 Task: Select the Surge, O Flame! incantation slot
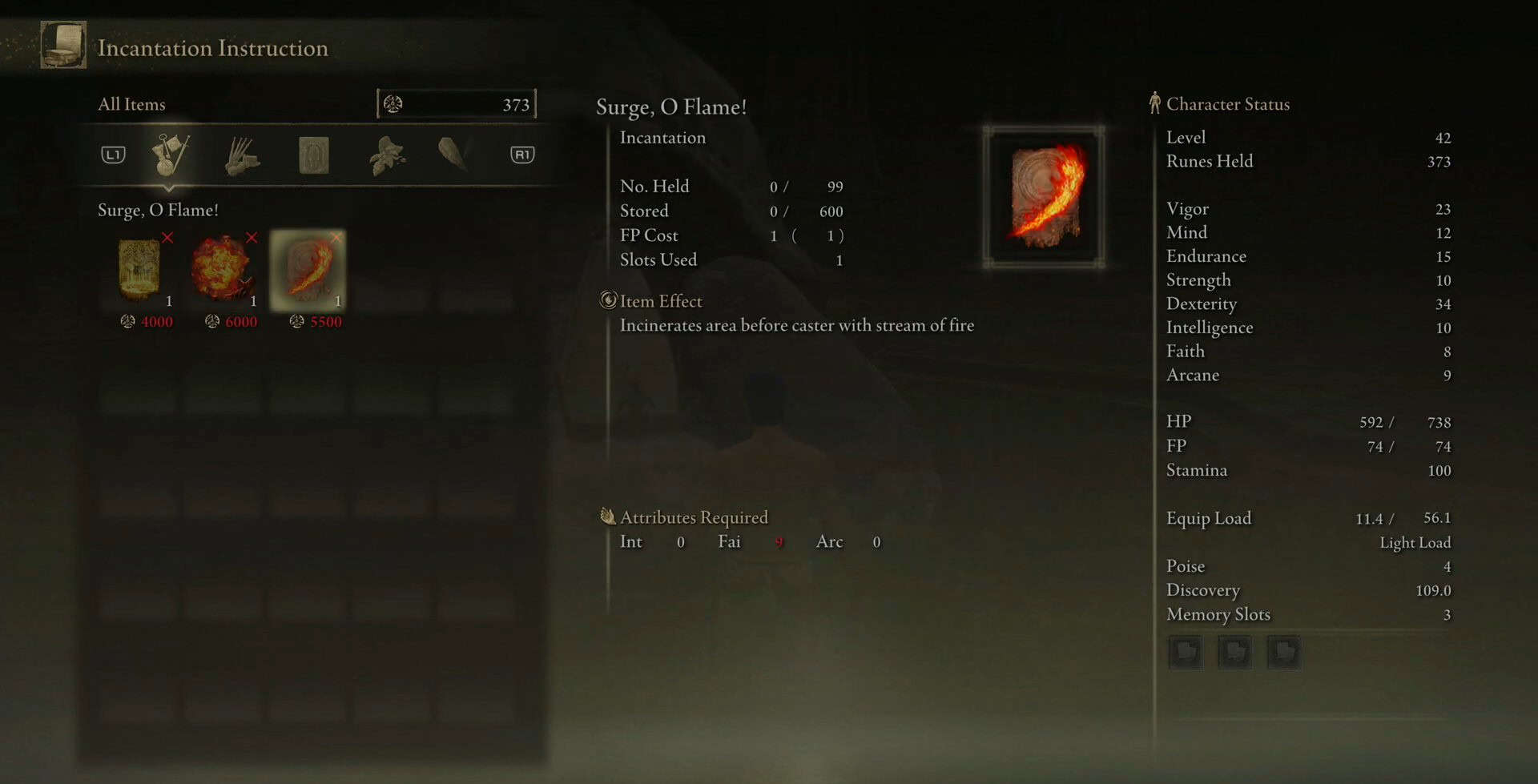click(308, 270)
